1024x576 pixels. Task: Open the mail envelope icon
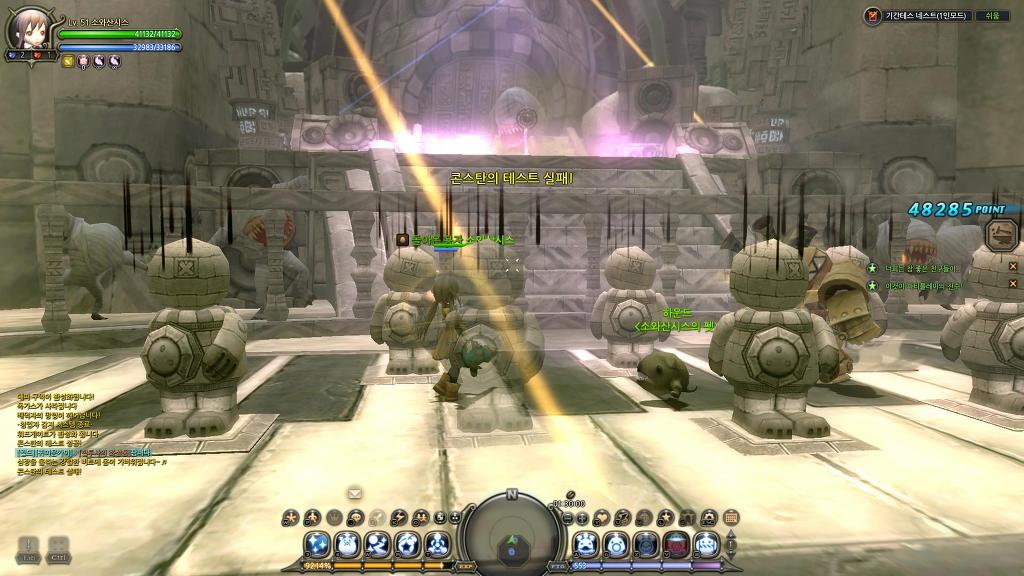pyautogui.click(x=354, y=492)
